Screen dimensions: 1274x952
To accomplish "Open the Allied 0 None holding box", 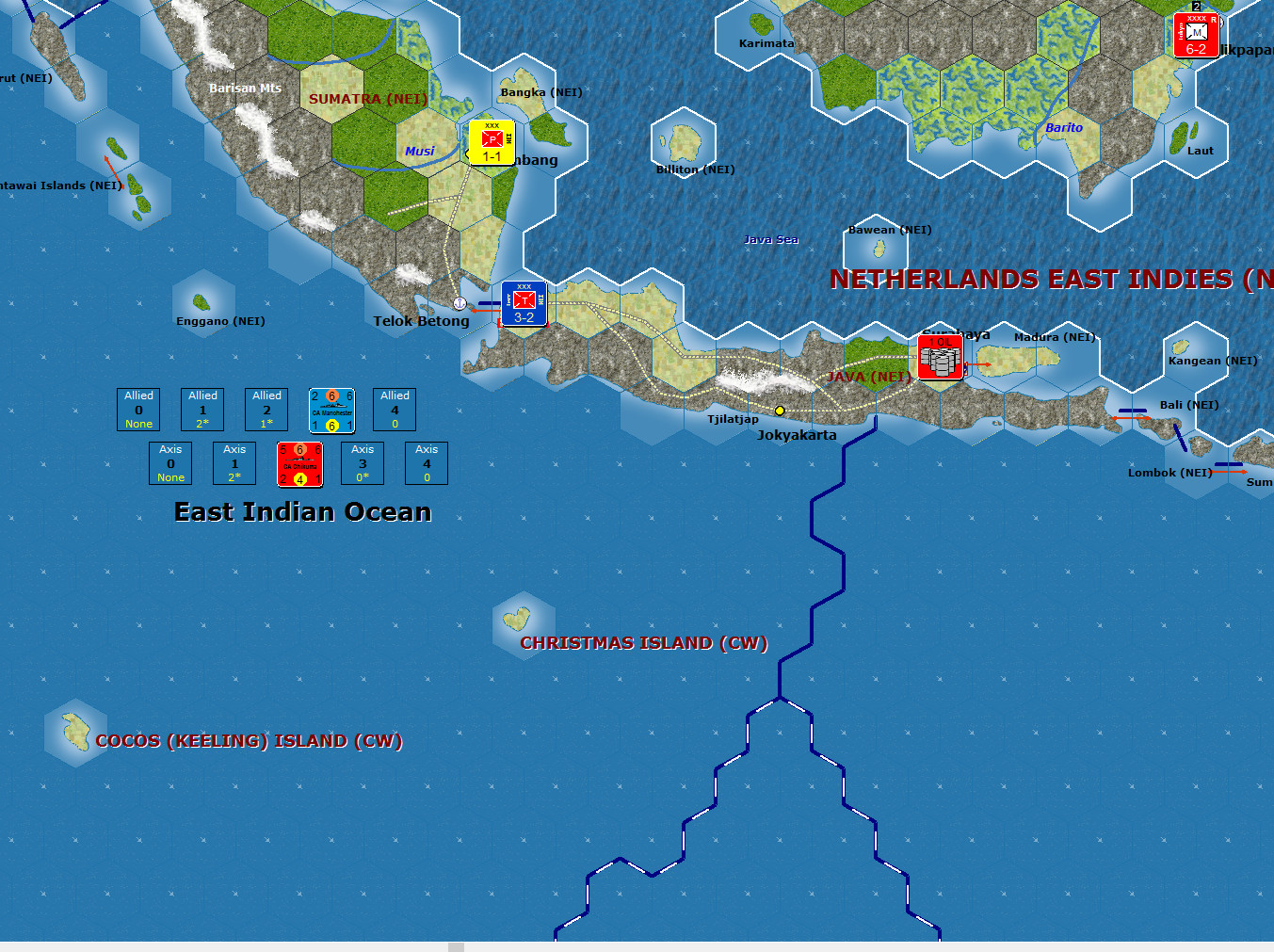I will [138, 410].
